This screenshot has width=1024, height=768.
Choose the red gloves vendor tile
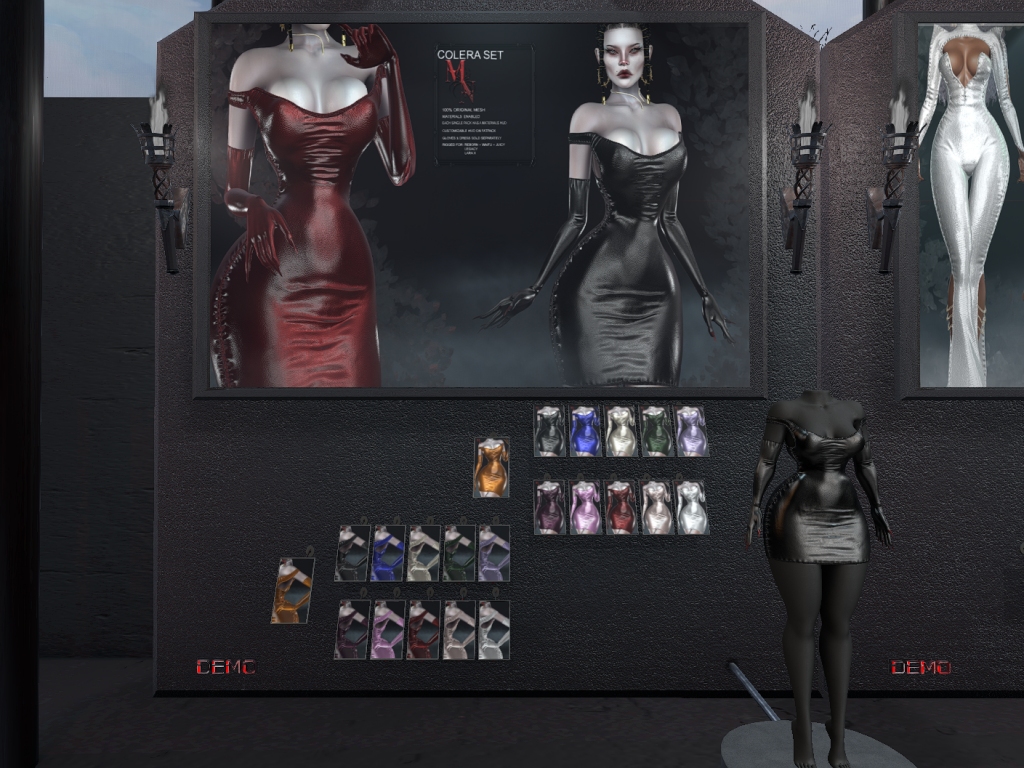click(x=422, y=629)
